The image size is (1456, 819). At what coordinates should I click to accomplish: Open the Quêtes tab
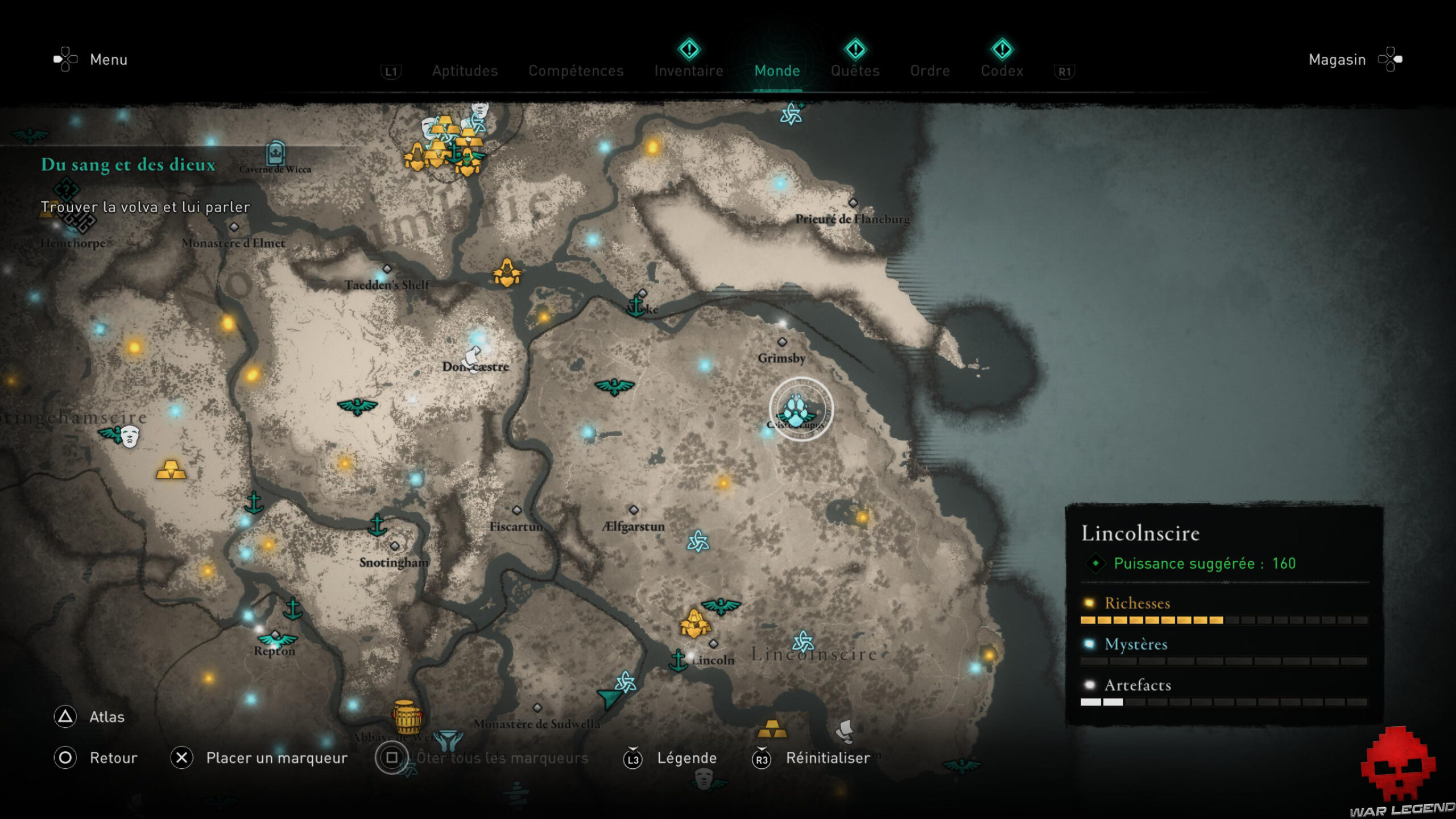pyautogui.click(x=855, y=71)
